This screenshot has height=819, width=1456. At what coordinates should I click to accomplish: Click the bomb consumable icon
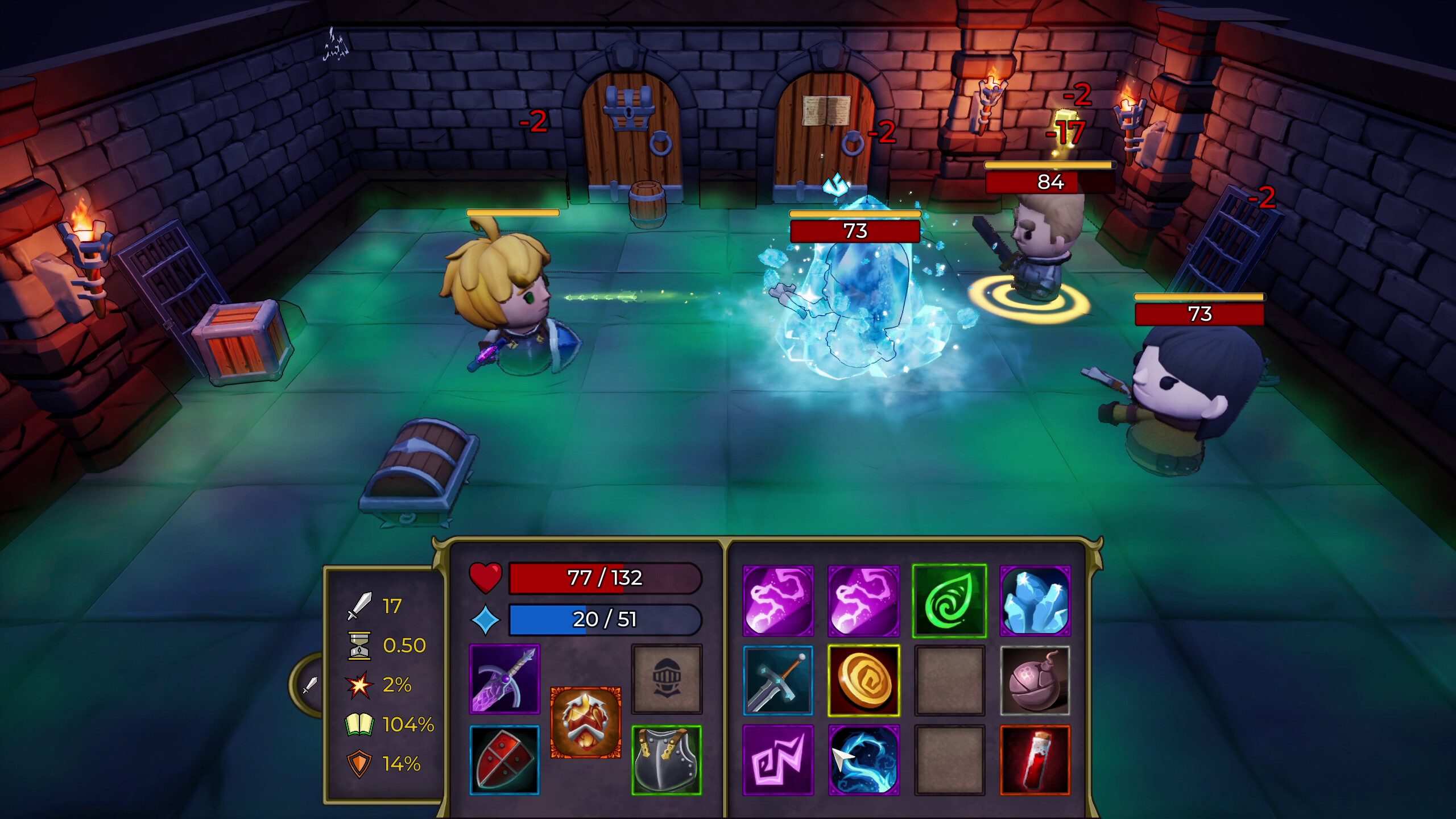[1033, 680]
